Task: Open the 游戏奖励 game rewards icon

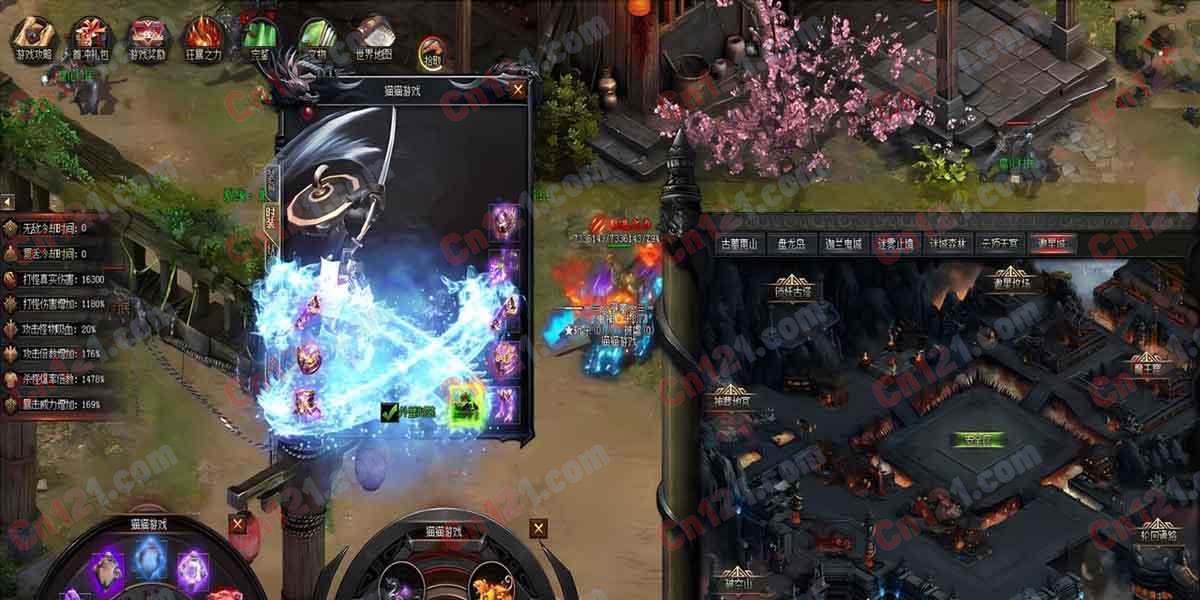Action: (148, 40)
